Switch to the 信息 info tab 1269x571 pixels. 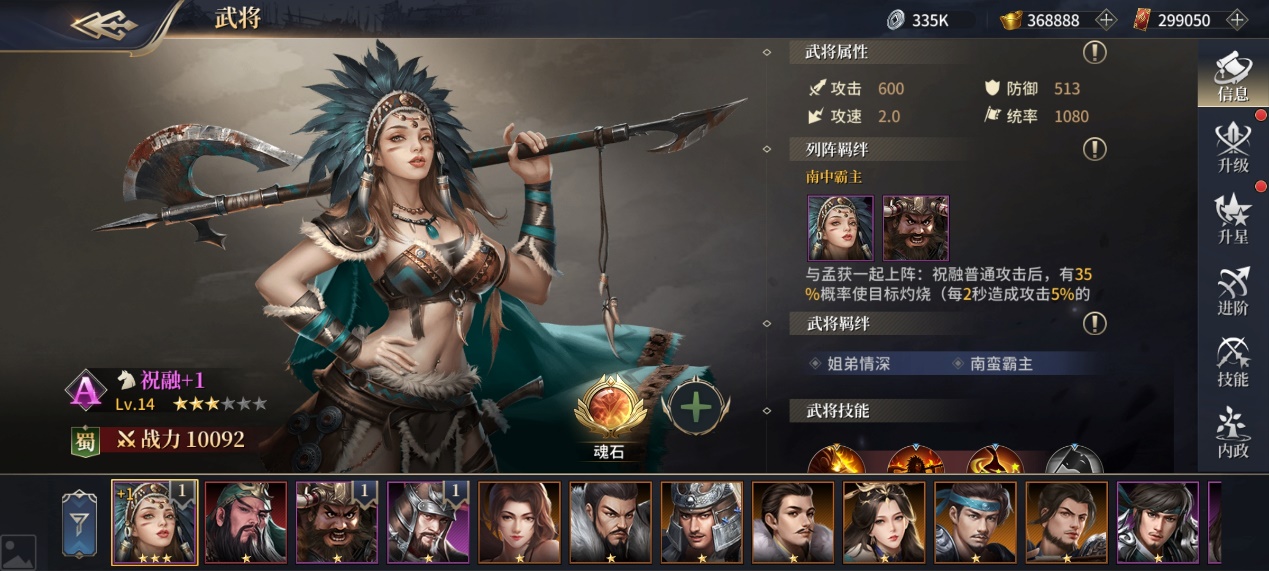pos(1232,74)
